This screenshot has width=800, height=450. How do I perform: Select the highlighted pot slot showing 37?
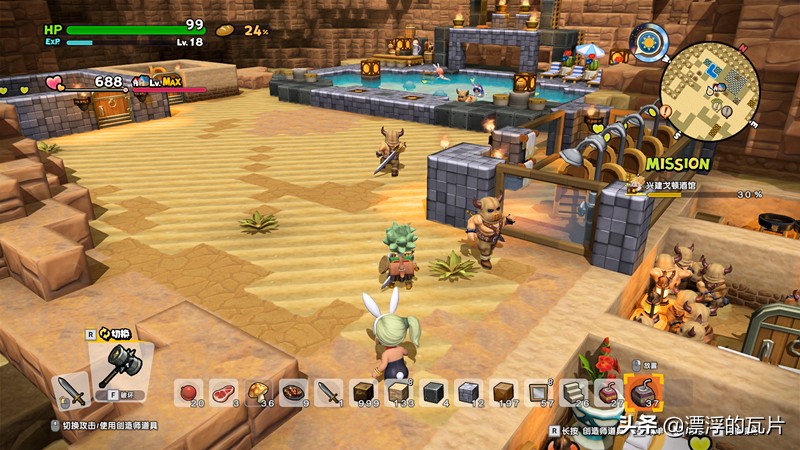click(x=641, y=391)
